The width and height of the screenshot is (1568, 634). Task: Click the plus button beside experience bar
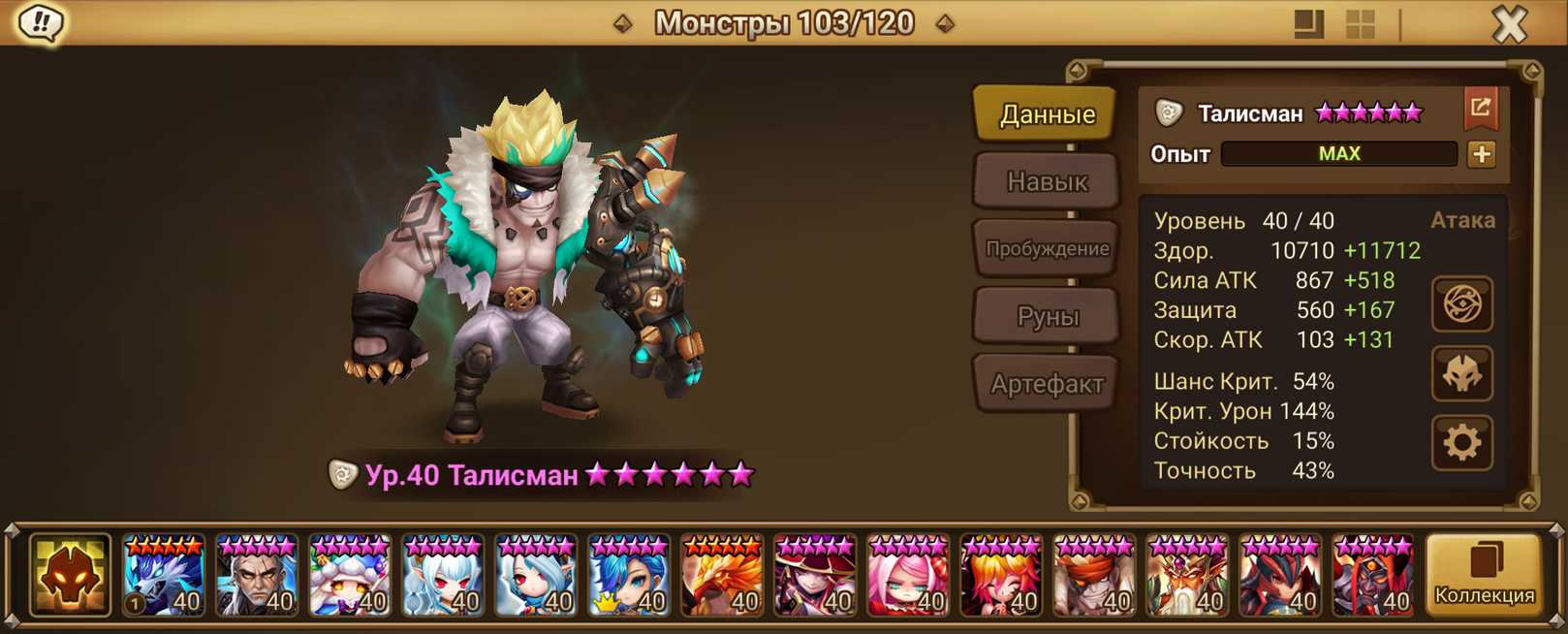pyautogui.click(x=1482, y=154)
